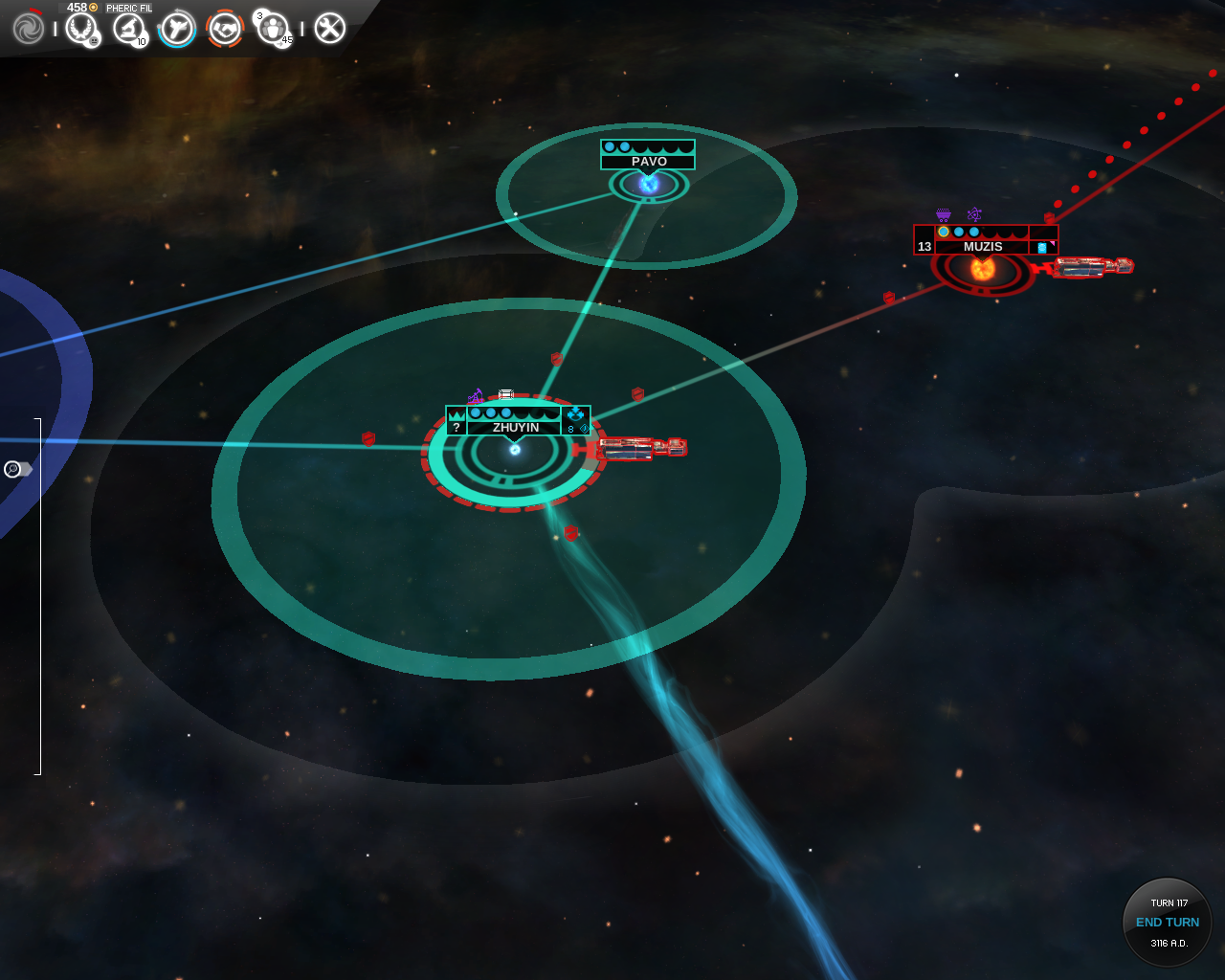This screenshot has height=980, width=1225.
Task: Select the fleet orbiting Muzis
Action: [1091, 267]
